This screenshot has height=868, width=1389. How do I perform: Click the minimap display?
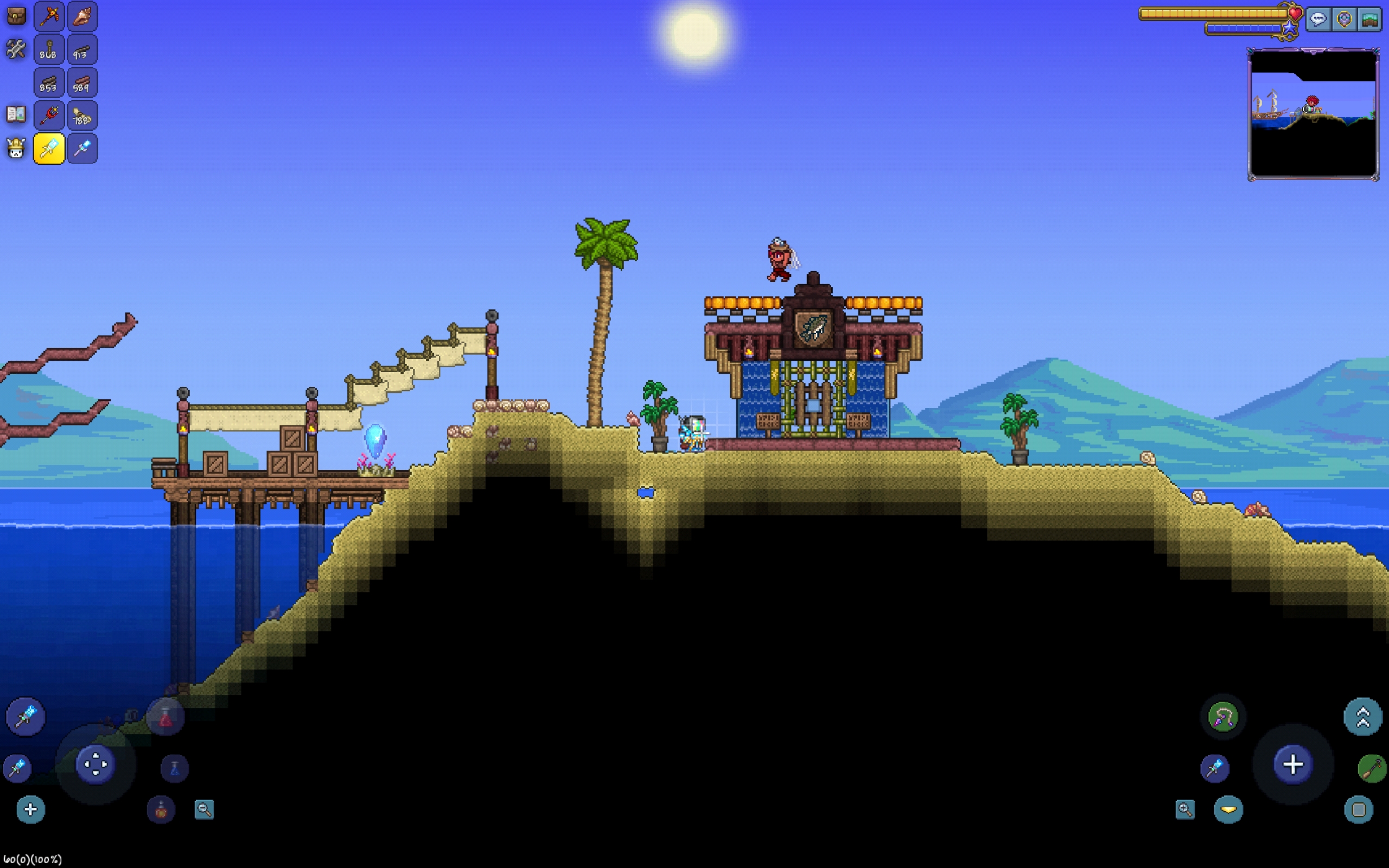click(1313, 114)
